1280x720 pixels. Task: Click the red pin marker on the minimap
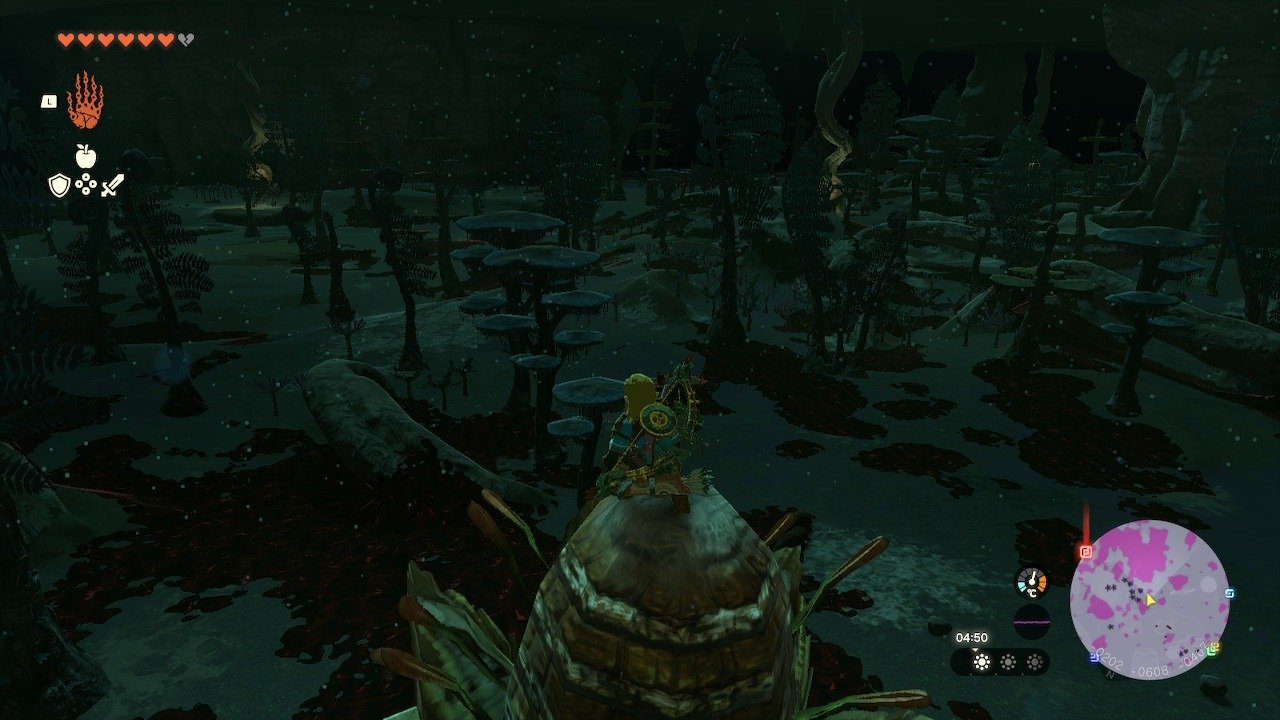(1086, 551)
